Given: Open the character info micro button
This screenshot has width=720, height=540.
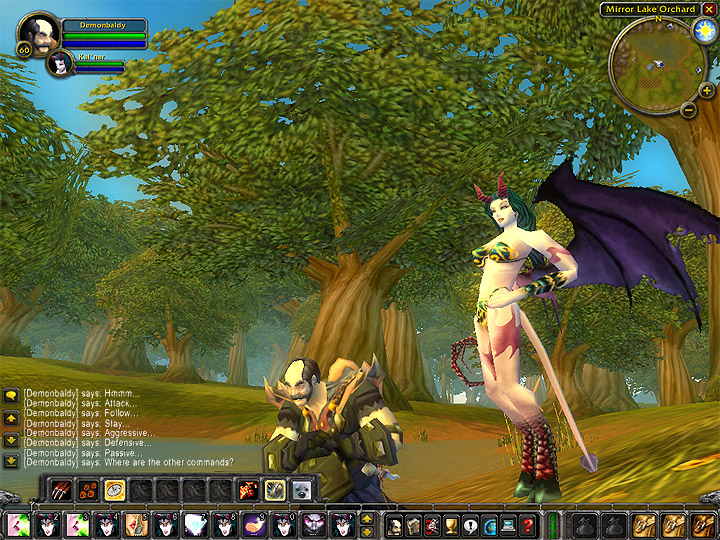Looking at the screenshot, I should click(395, 526).
